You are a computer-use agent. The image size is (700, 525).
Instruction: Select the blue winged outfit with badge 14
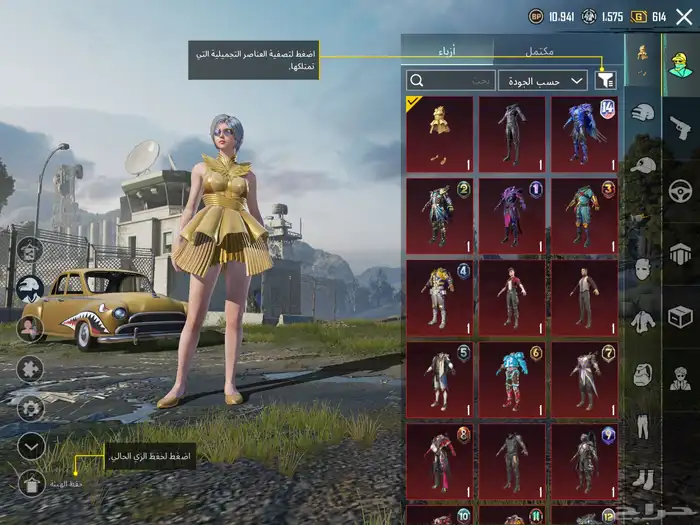click(584, 133)
